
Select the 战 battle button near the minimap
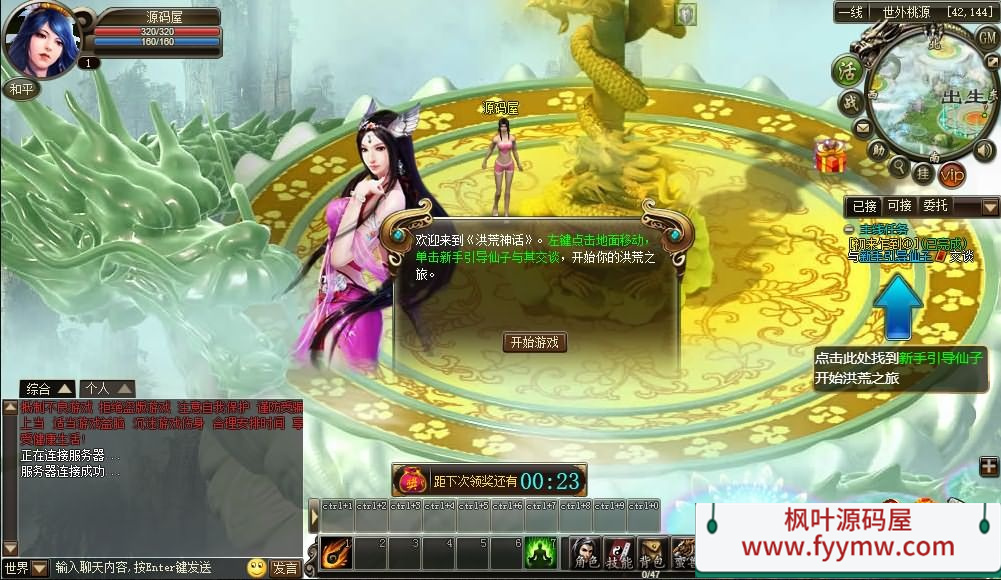850,102
